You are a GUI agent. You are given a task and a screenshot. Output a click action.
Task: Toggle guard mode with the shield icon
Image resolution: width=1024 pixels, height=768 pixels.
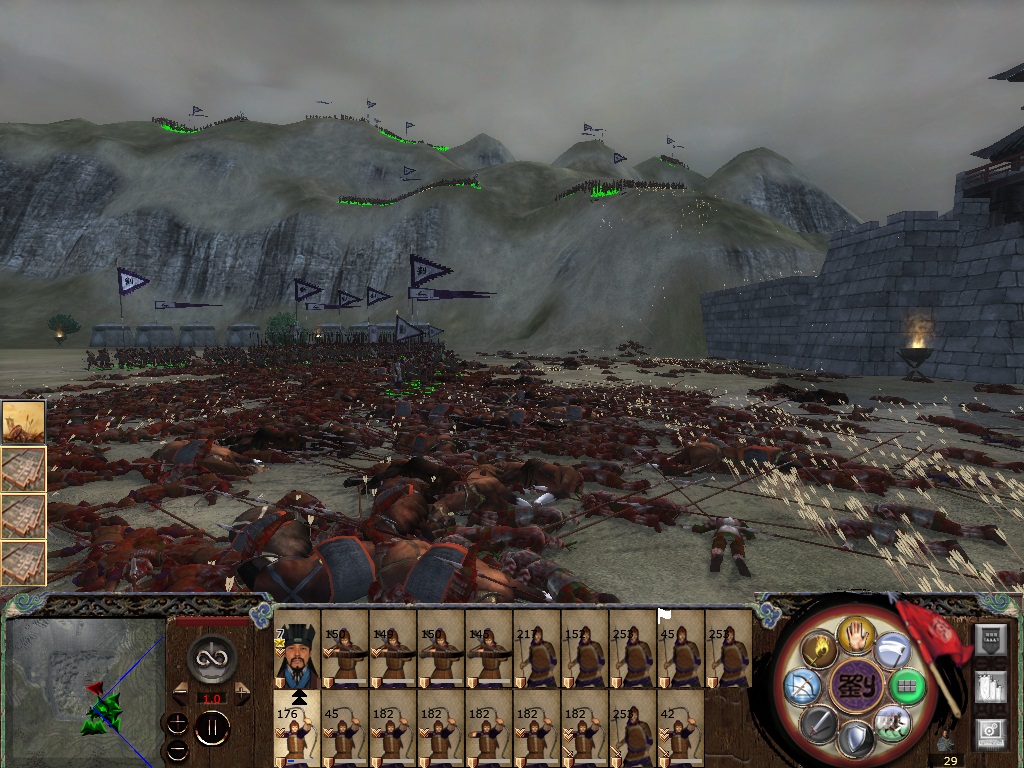click(856, 739)
